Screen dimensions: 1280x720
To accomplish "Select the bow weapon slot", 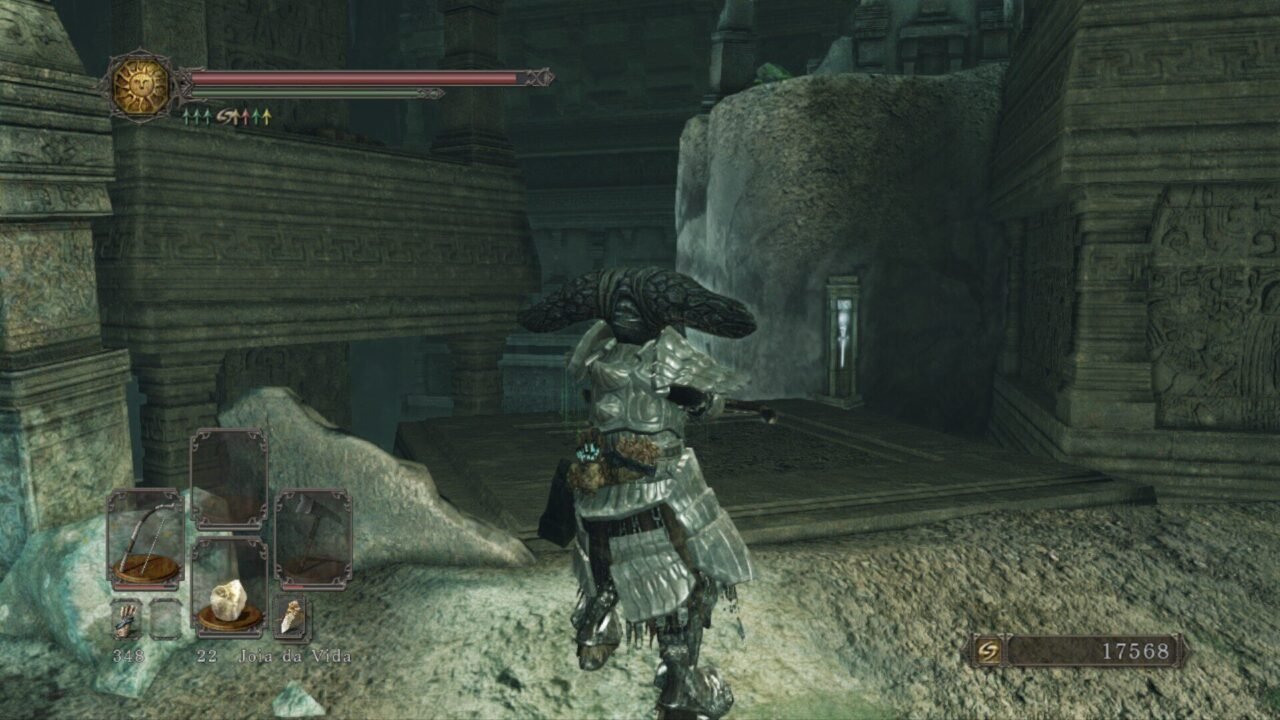I will 146,538.
